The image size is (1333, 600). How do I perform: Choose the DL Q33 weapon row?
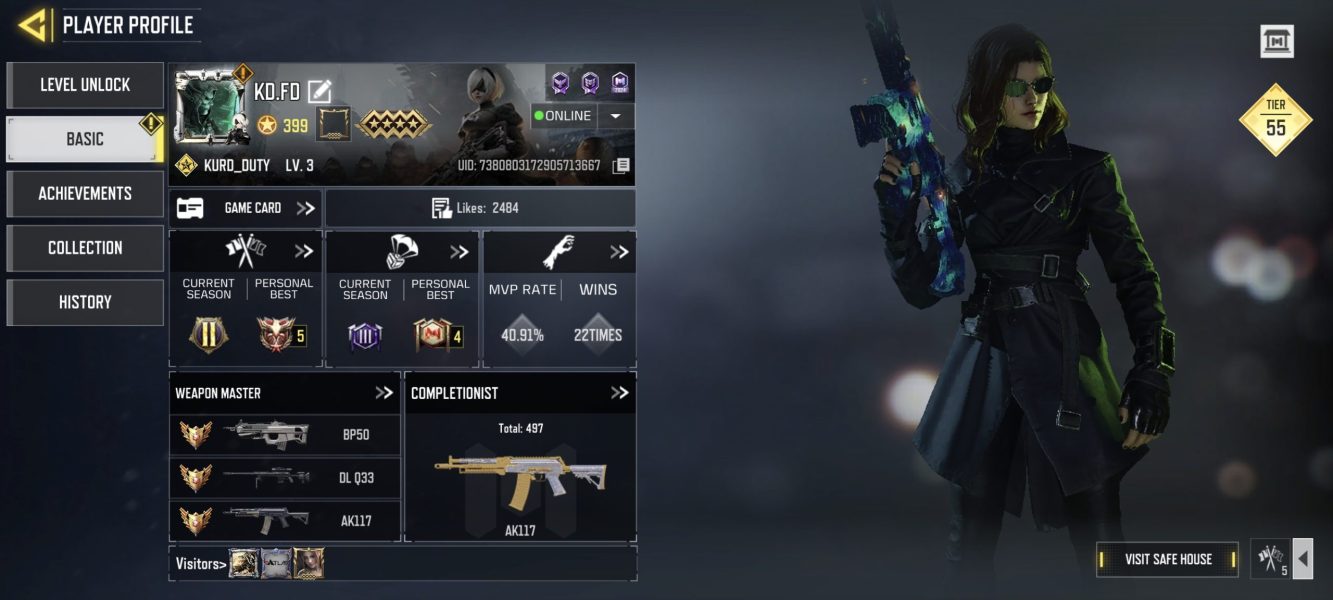[285, 477]
